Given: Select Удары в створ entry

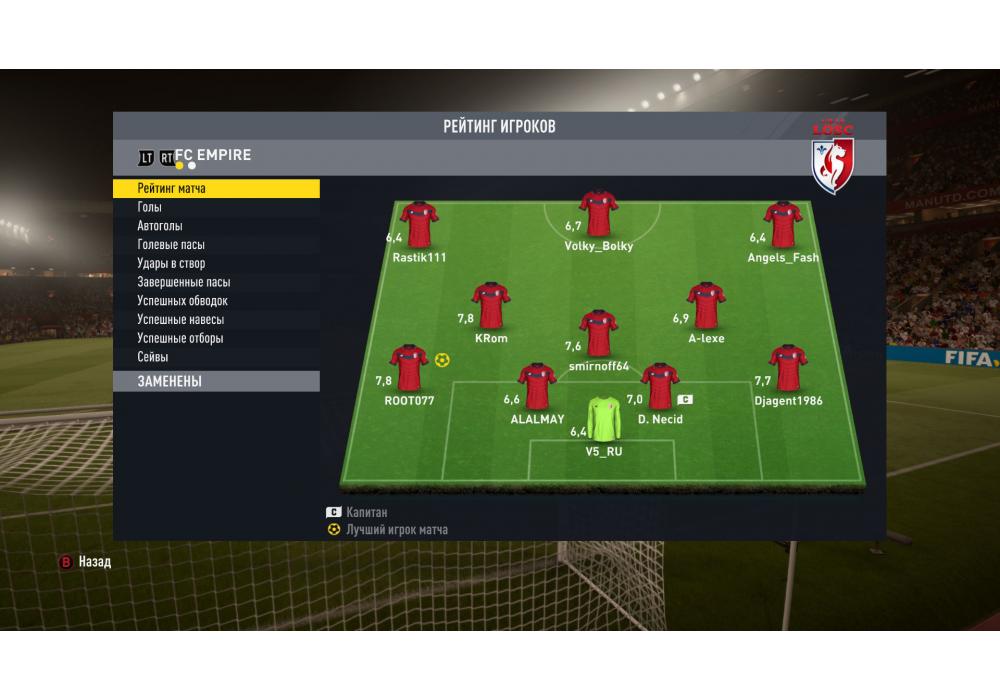Looking at the screenshot, I should [171, 264].
